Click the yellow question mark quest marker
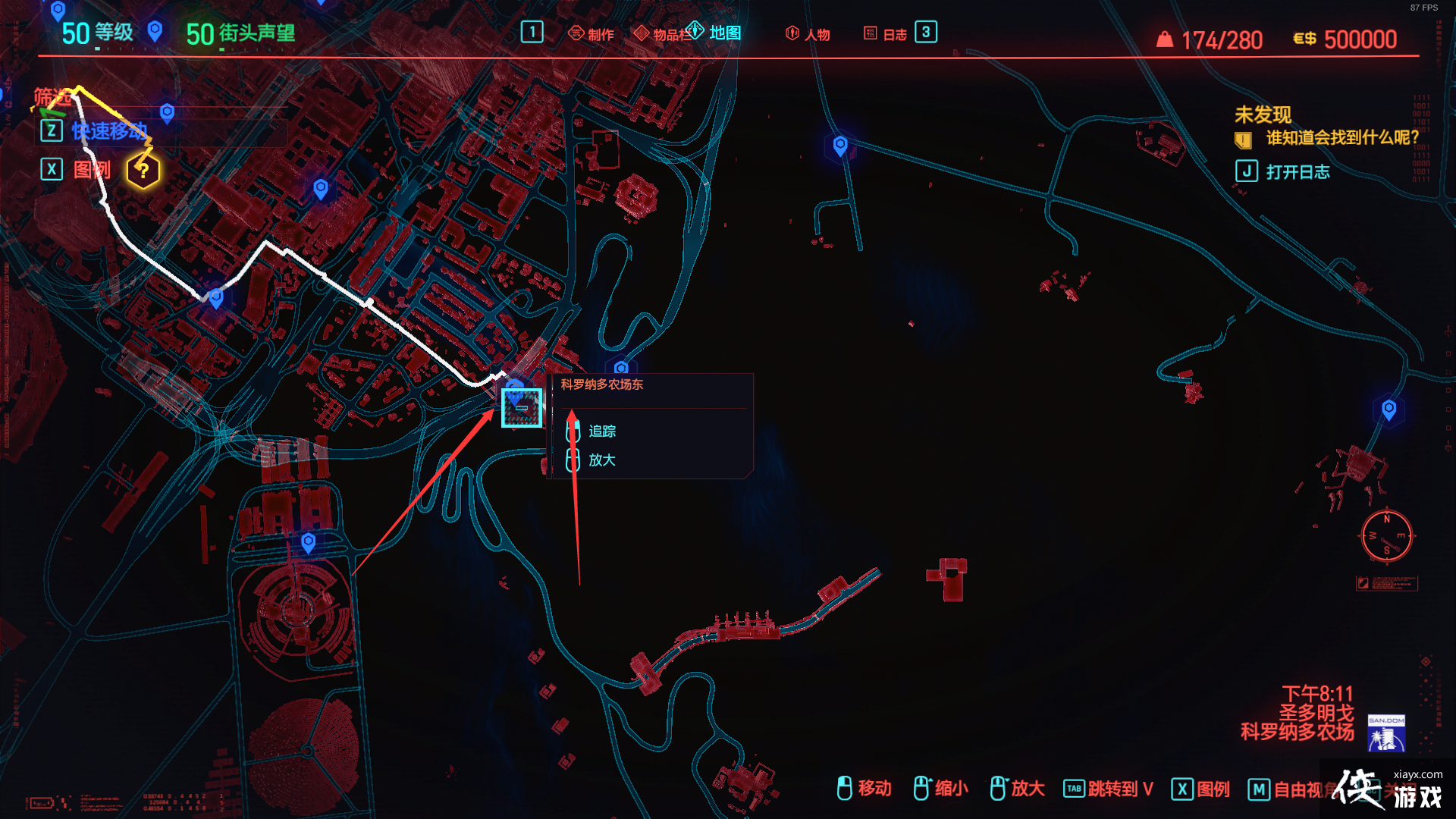This screenshot has height=819, width=1456. coord(143,171)
